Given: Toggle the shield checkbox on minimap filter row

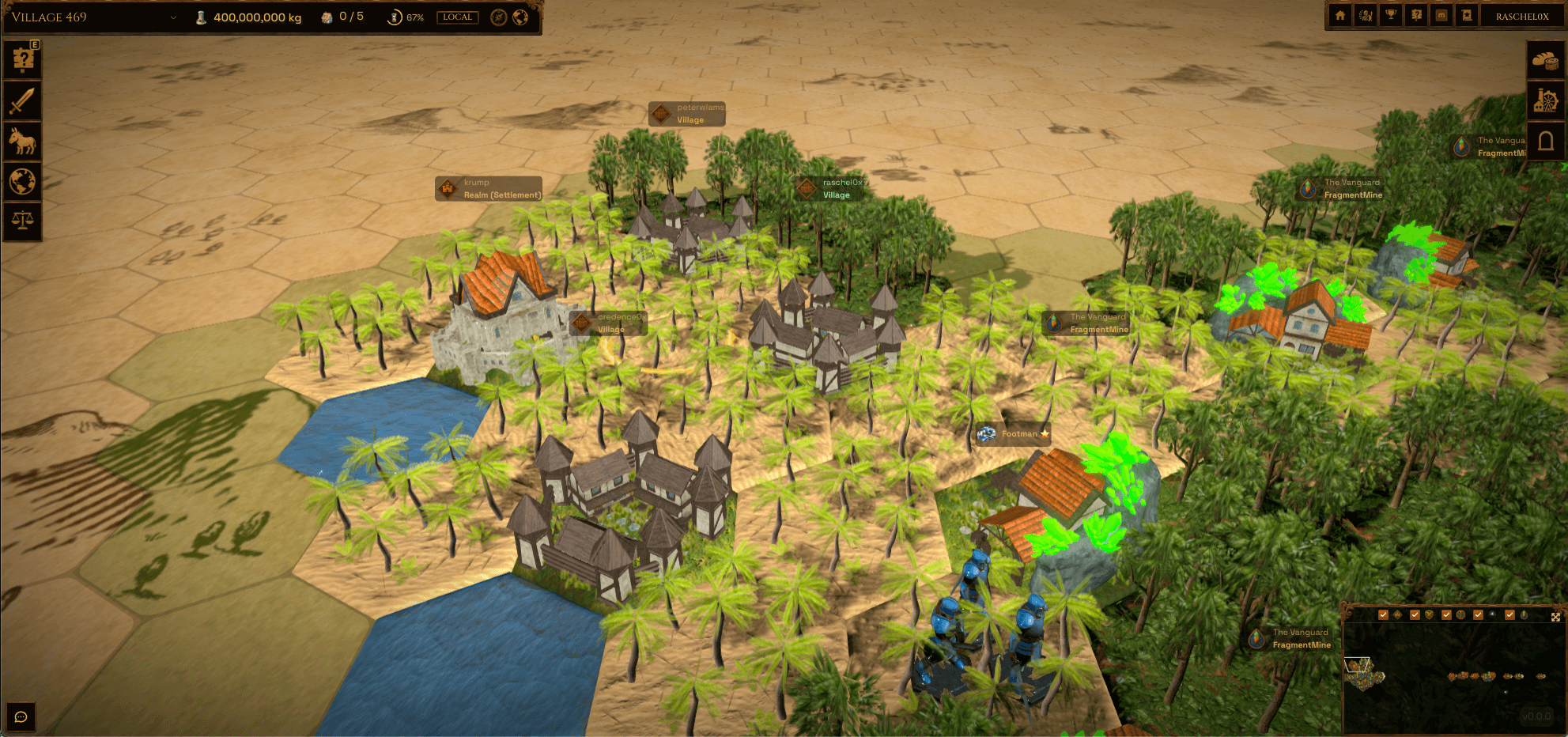Looking at the screenshot, I should pyautogui.click(x=1415, y=614).
